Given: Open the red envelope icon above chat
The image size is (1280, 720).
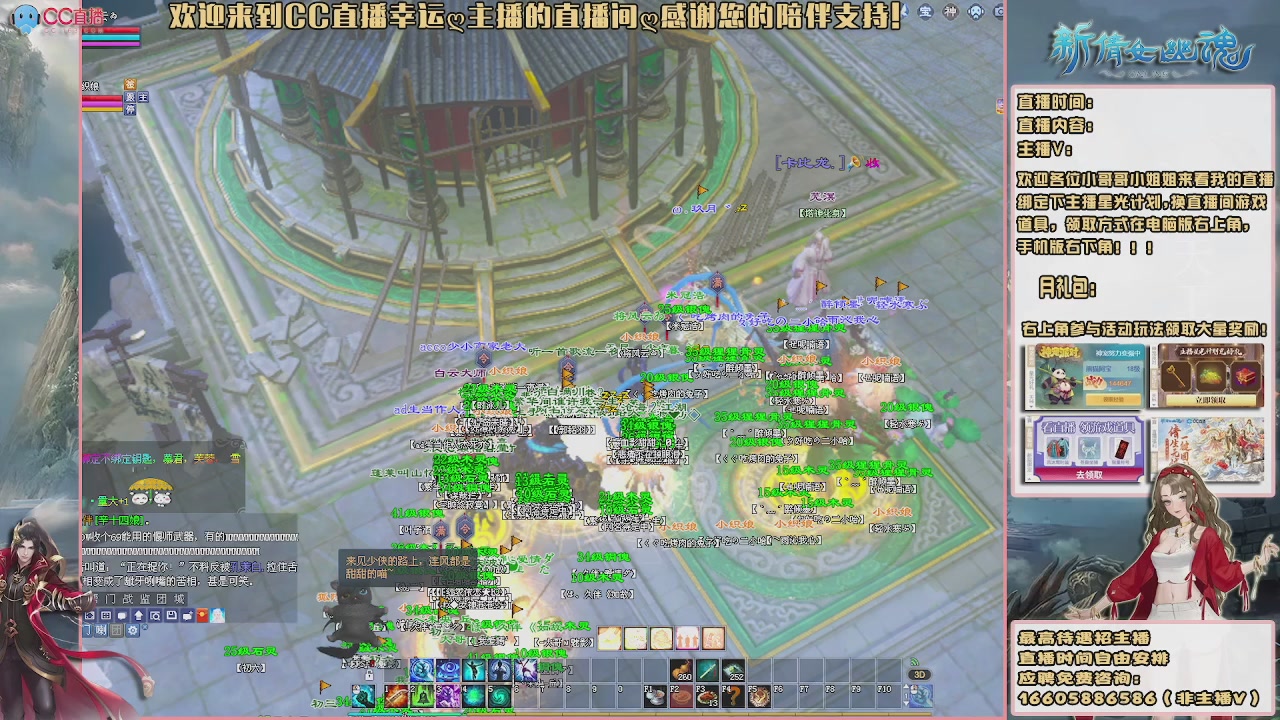Looking at the screenshot, I should (202, 616).
